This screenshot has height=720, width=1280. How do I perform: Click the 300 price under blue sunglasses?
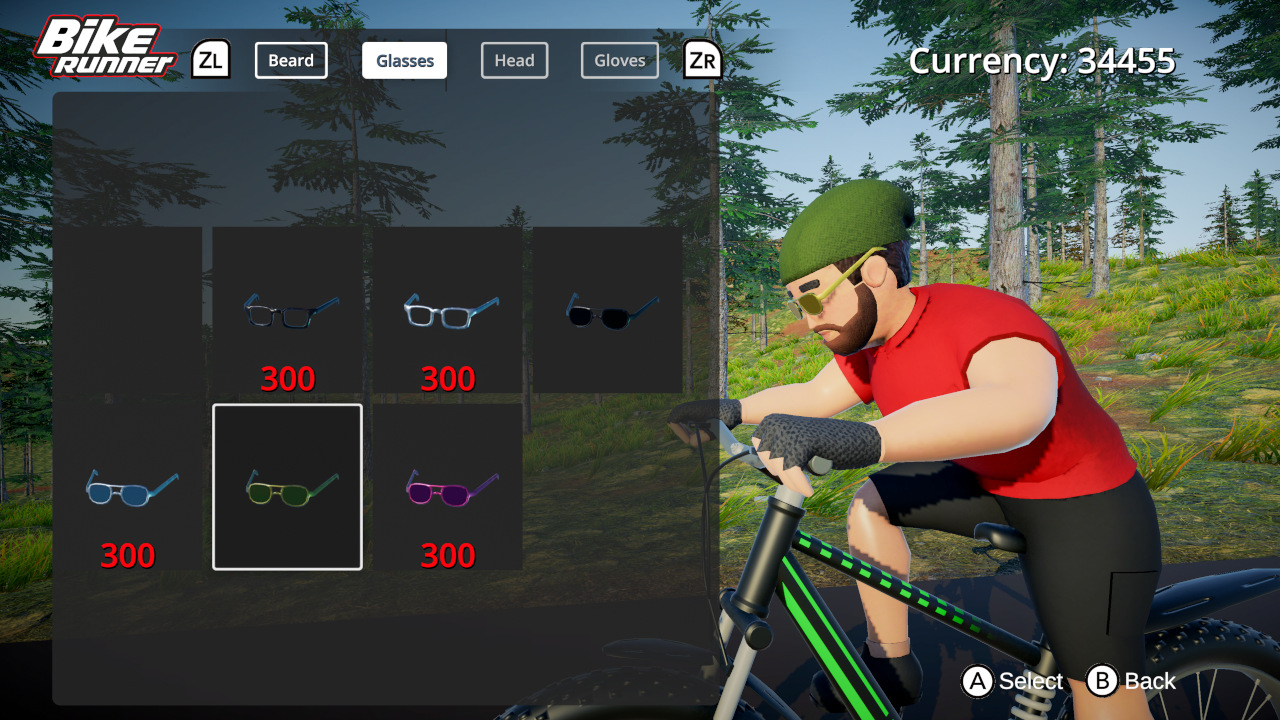[127, 553]
